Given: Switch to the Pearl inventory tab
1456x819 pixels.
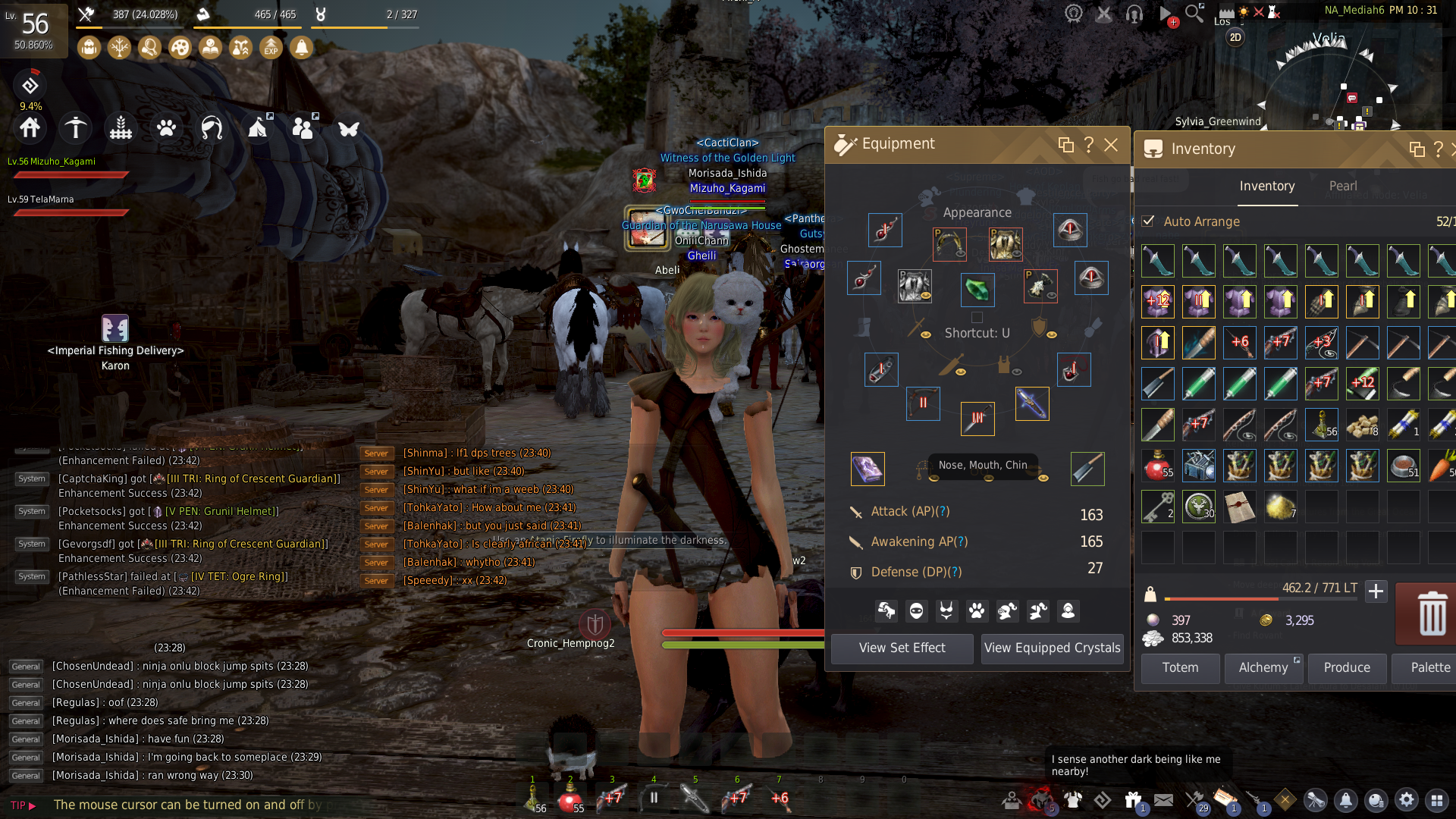Looking at the screenshot, I should (1342, 187).
